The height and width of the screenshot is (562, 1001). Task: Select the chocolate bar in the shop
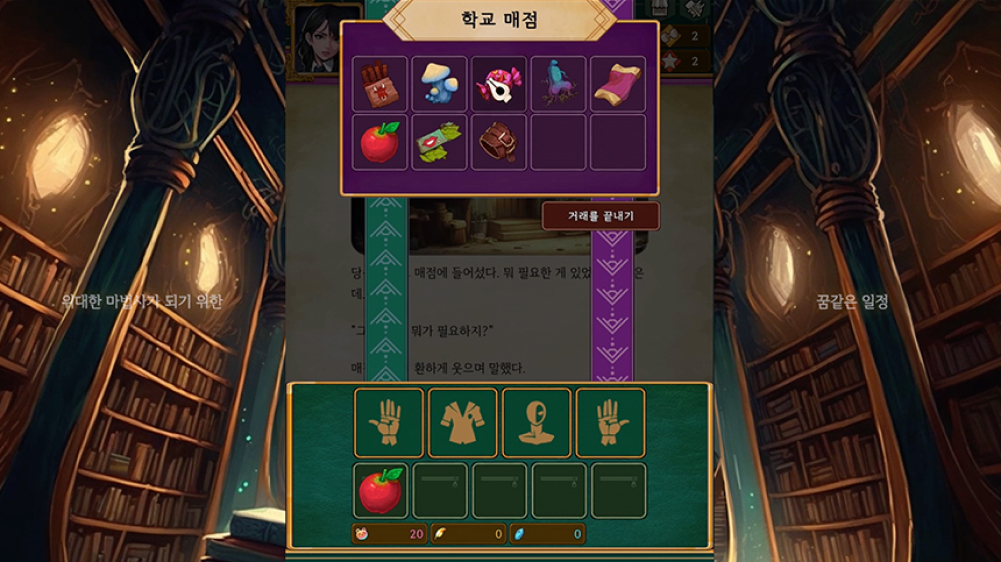pos(380,84)
